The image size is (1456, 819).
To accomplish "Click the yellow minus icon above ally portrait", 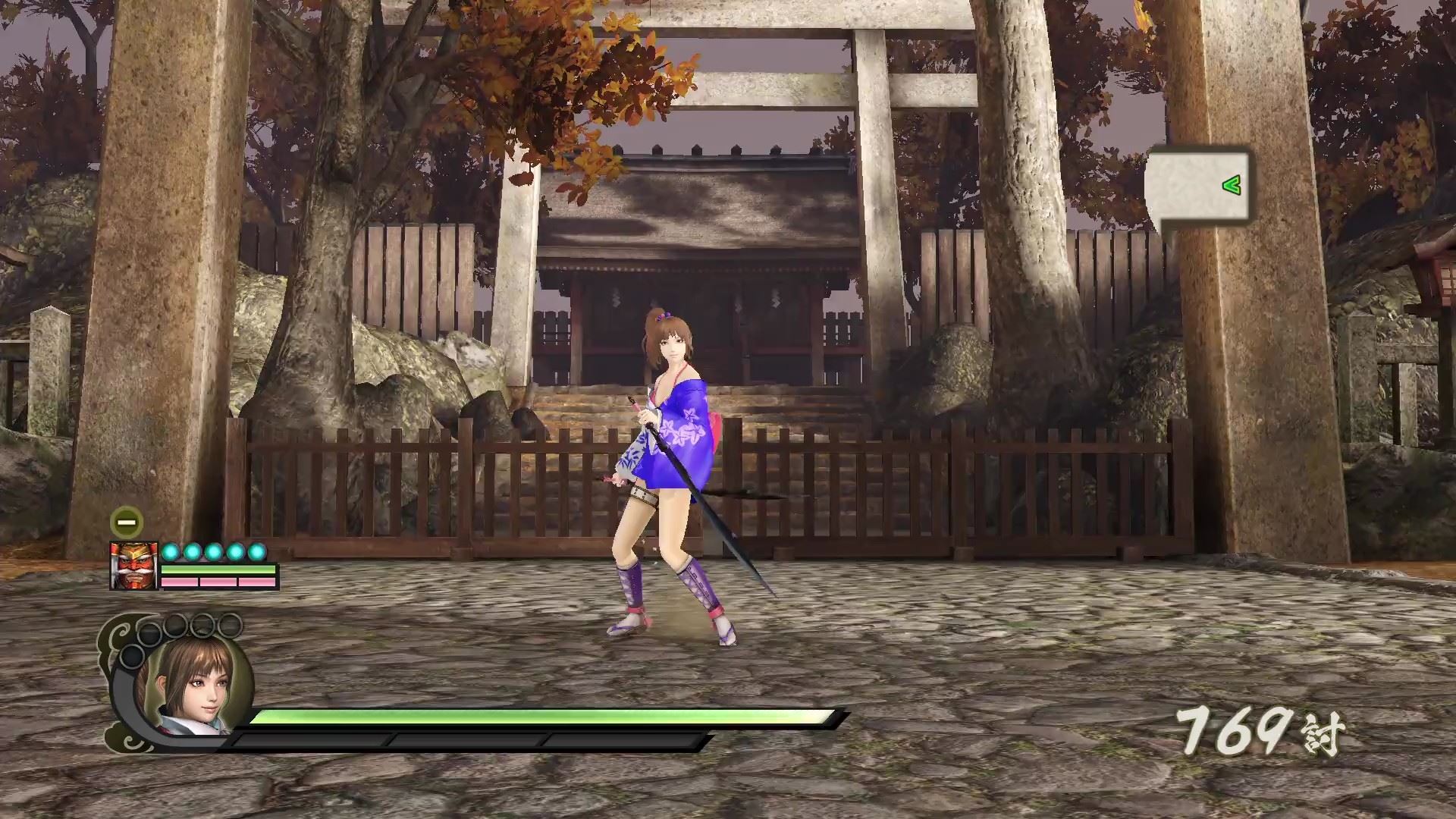I will click(126, 522).
